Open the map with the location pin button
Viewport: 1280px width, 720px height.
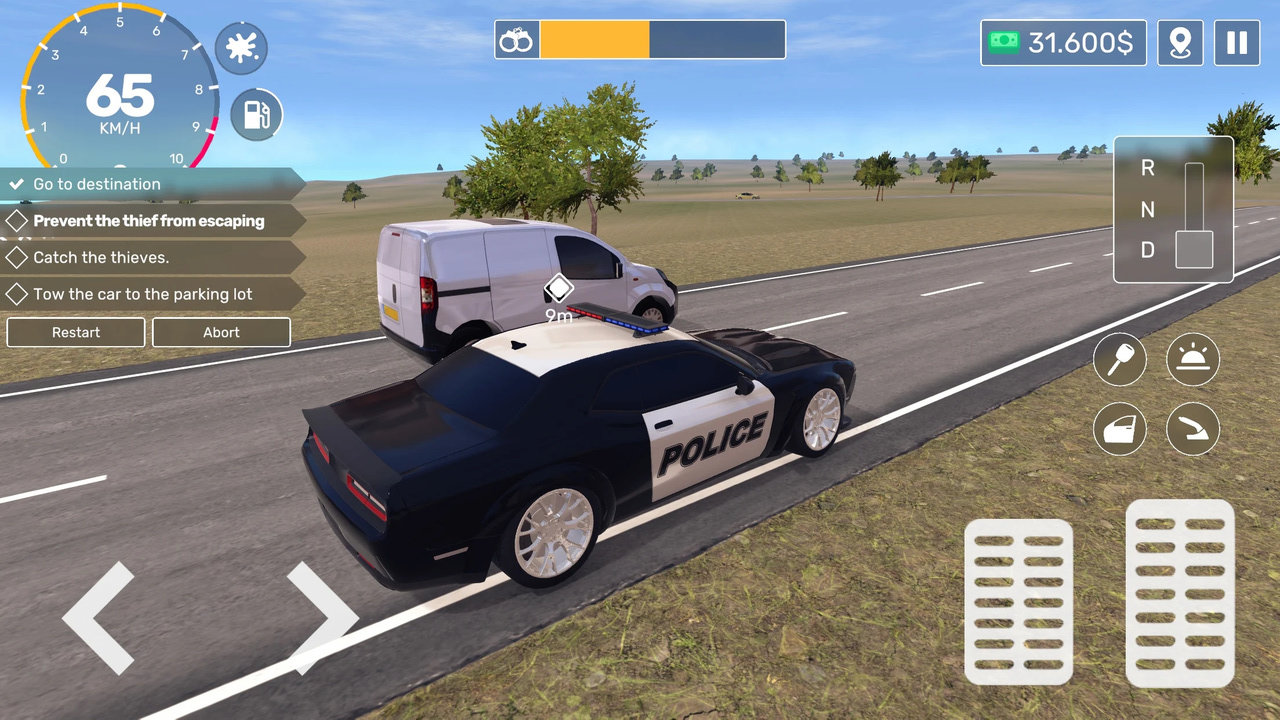pyautogui.click(x=1180, y=43)
